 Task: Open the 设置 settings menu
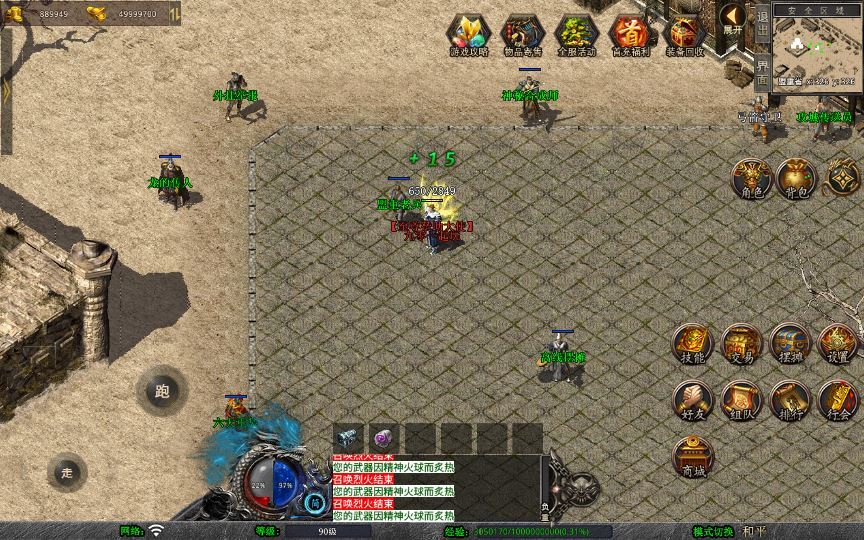[838, 343]
